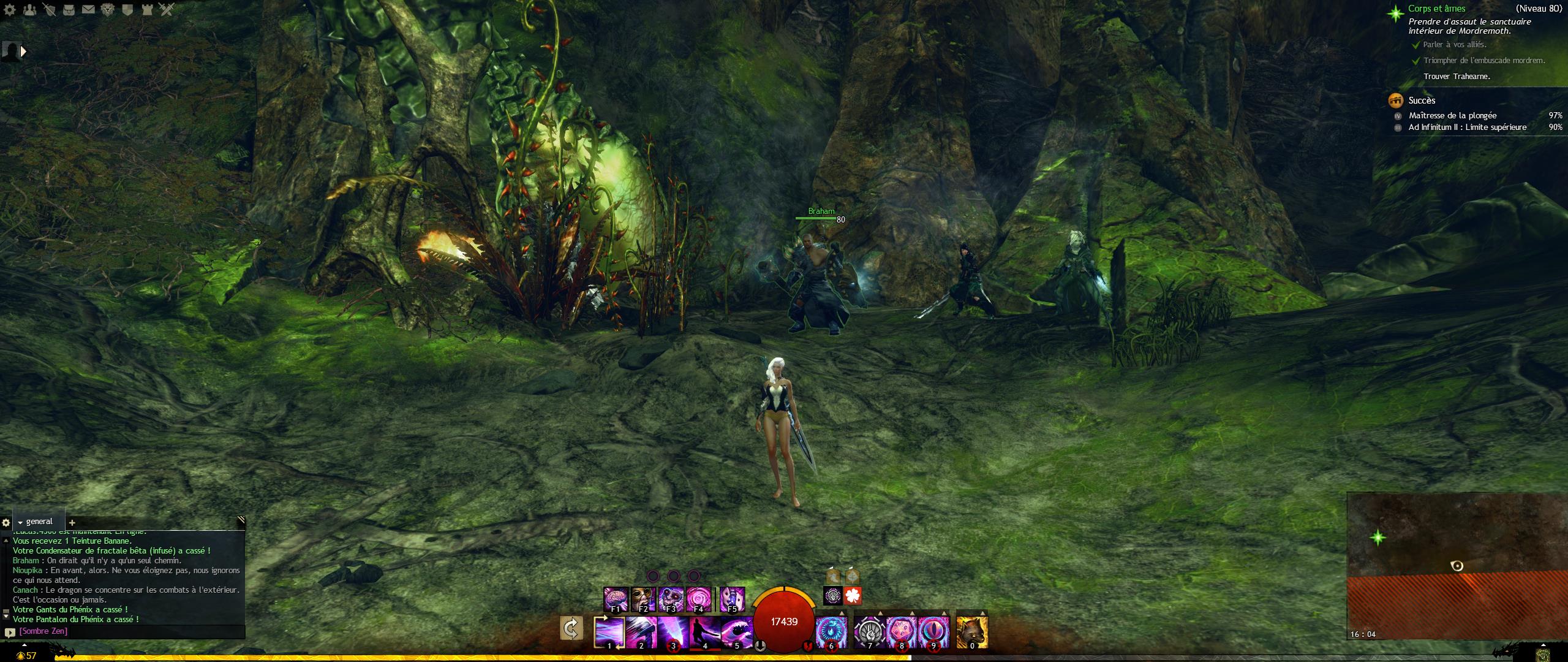Use the golden mask skill F2

[643, 599]
